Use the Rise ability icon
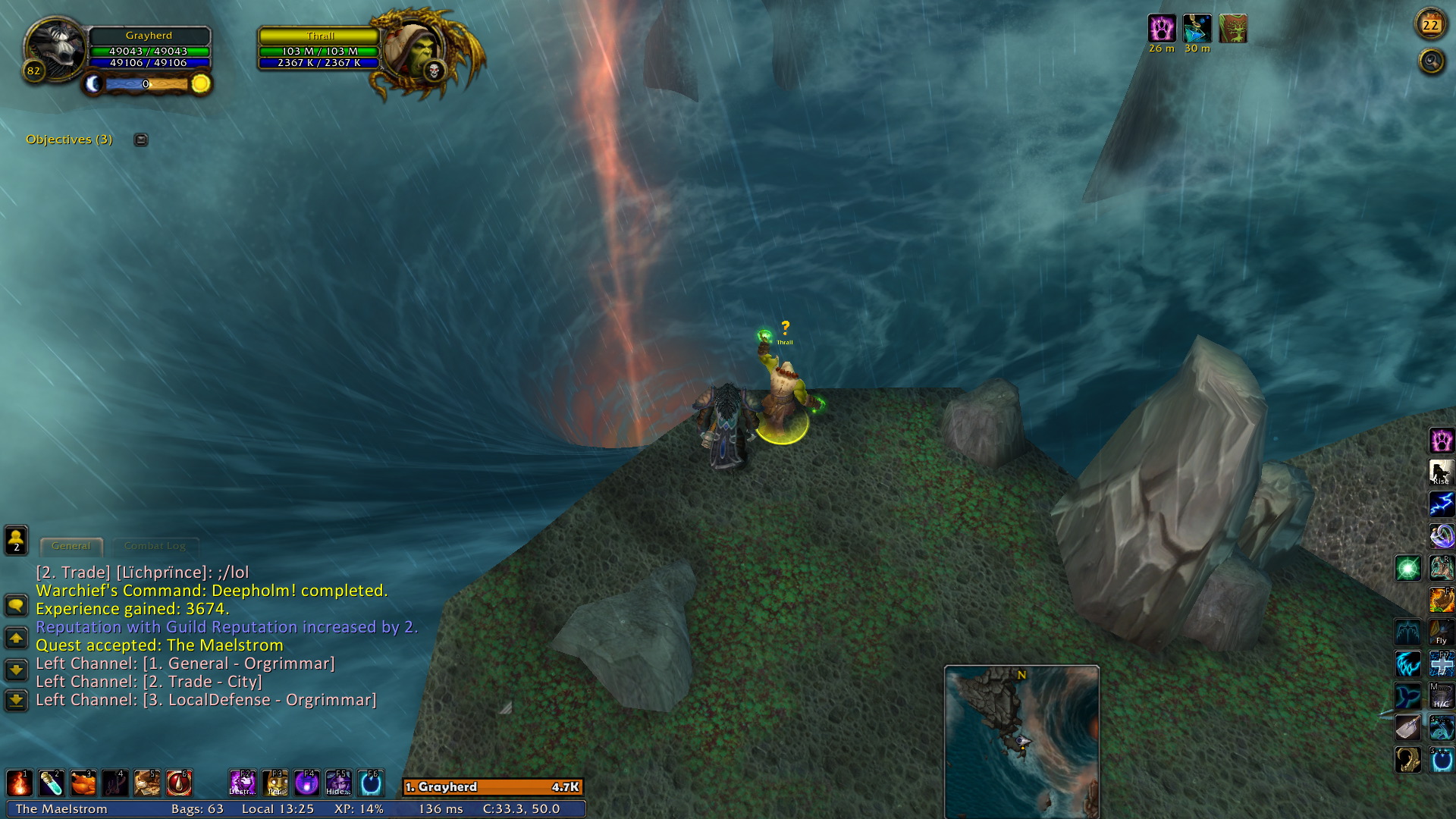The height and width of the screenshot is (819, 1456). (1441, 472)
